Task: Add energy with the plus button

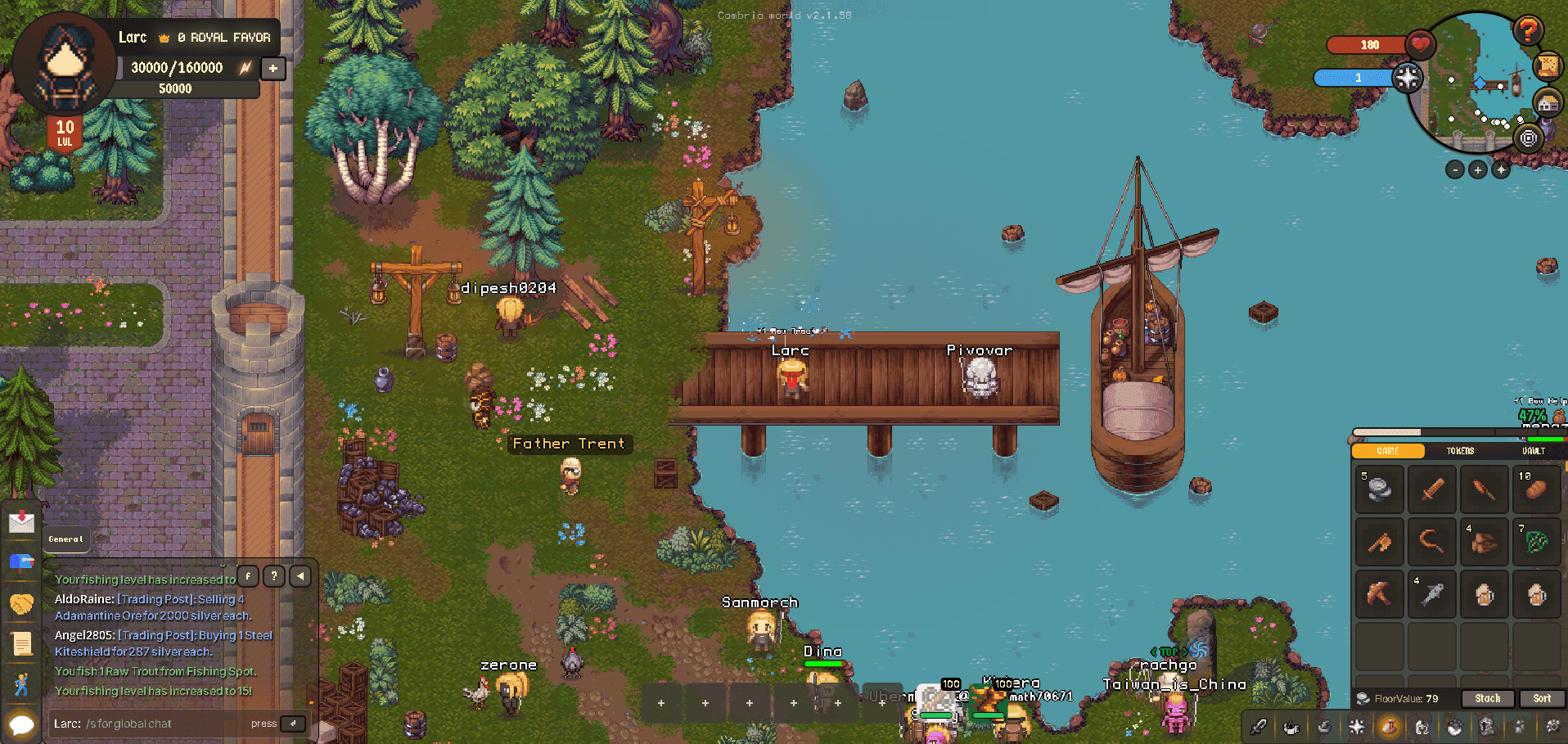Action: tap(273, 68)
